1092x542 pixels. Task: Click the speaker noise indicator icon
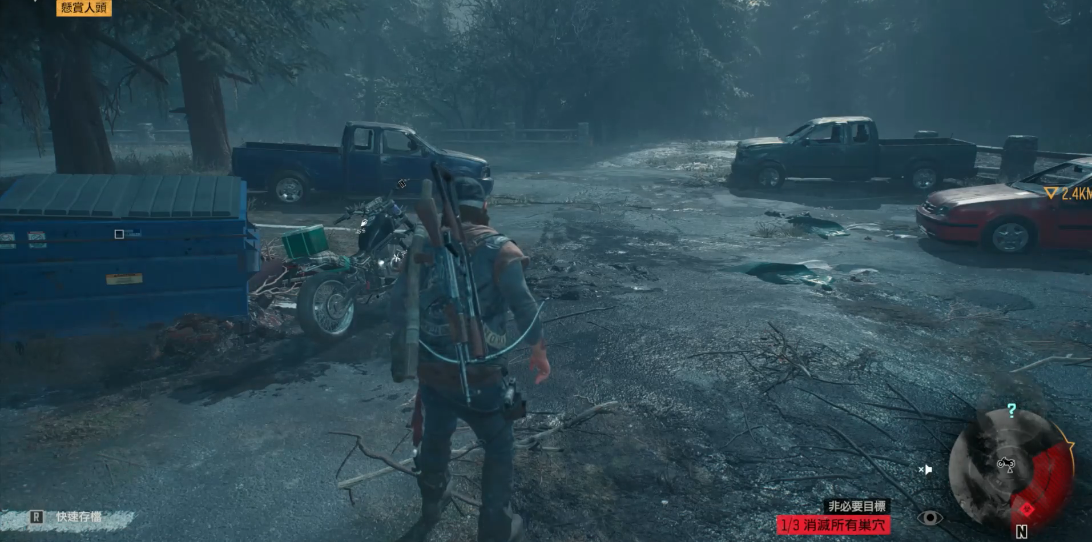click(x=926, y=468)
